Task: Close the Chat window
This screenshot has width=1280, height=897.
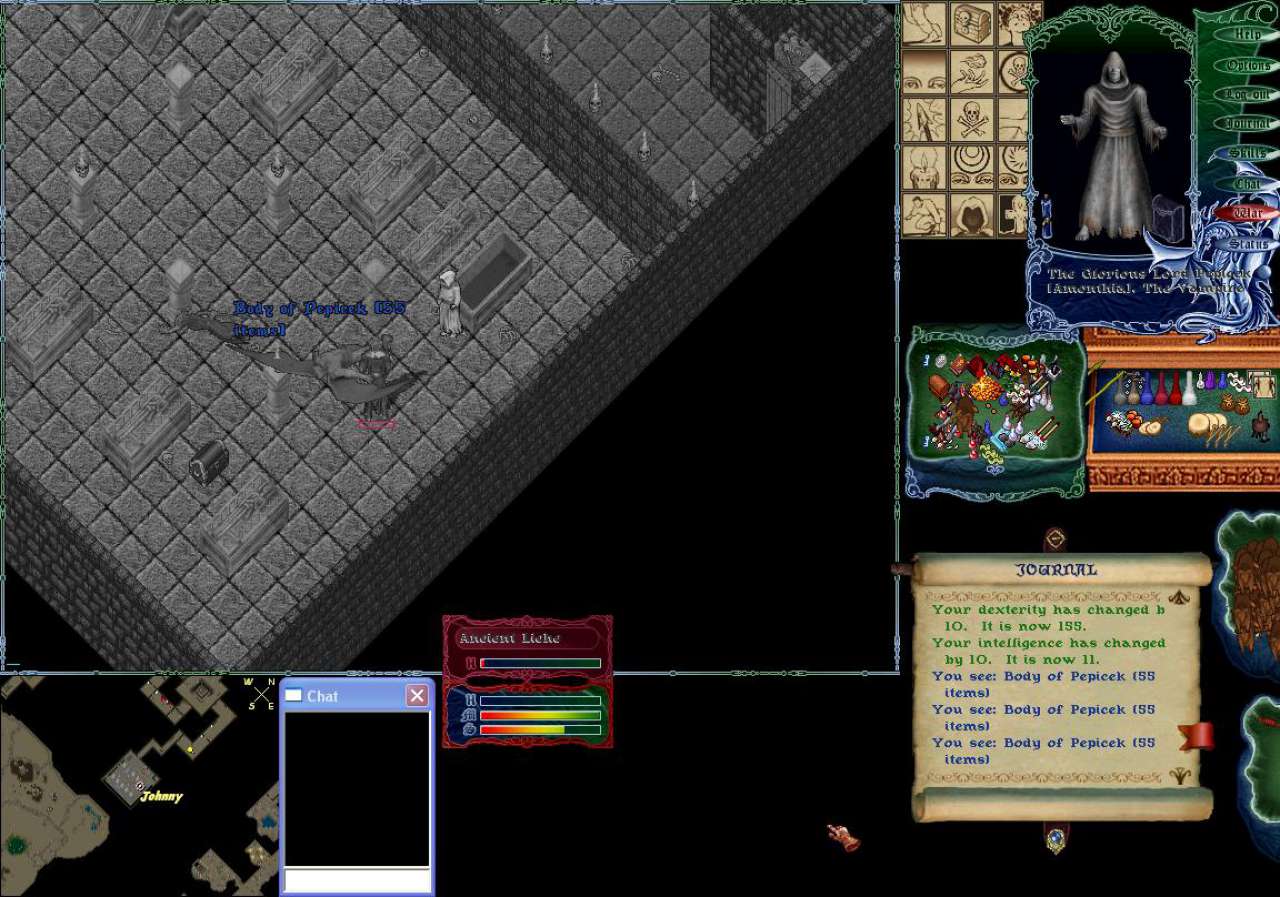Action: [417, 696]
